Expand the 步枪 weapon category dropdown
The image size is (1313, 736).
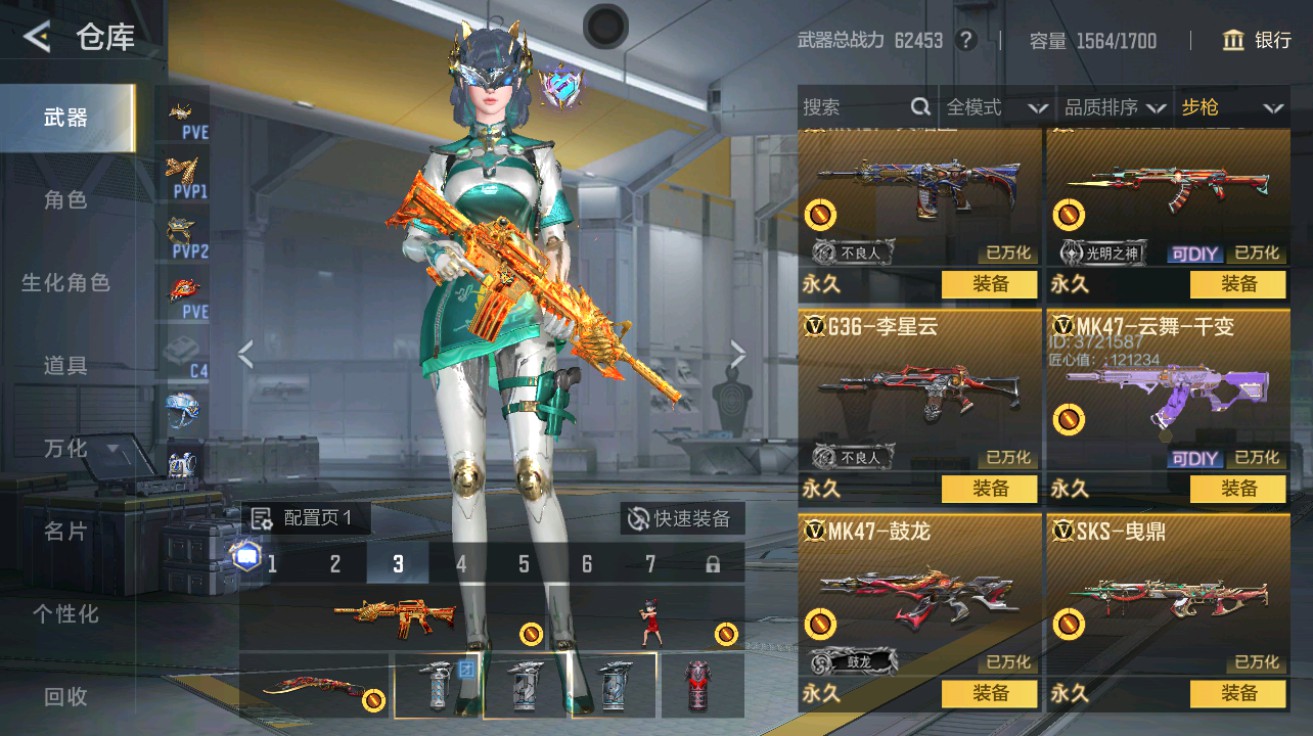[1231, 107]
